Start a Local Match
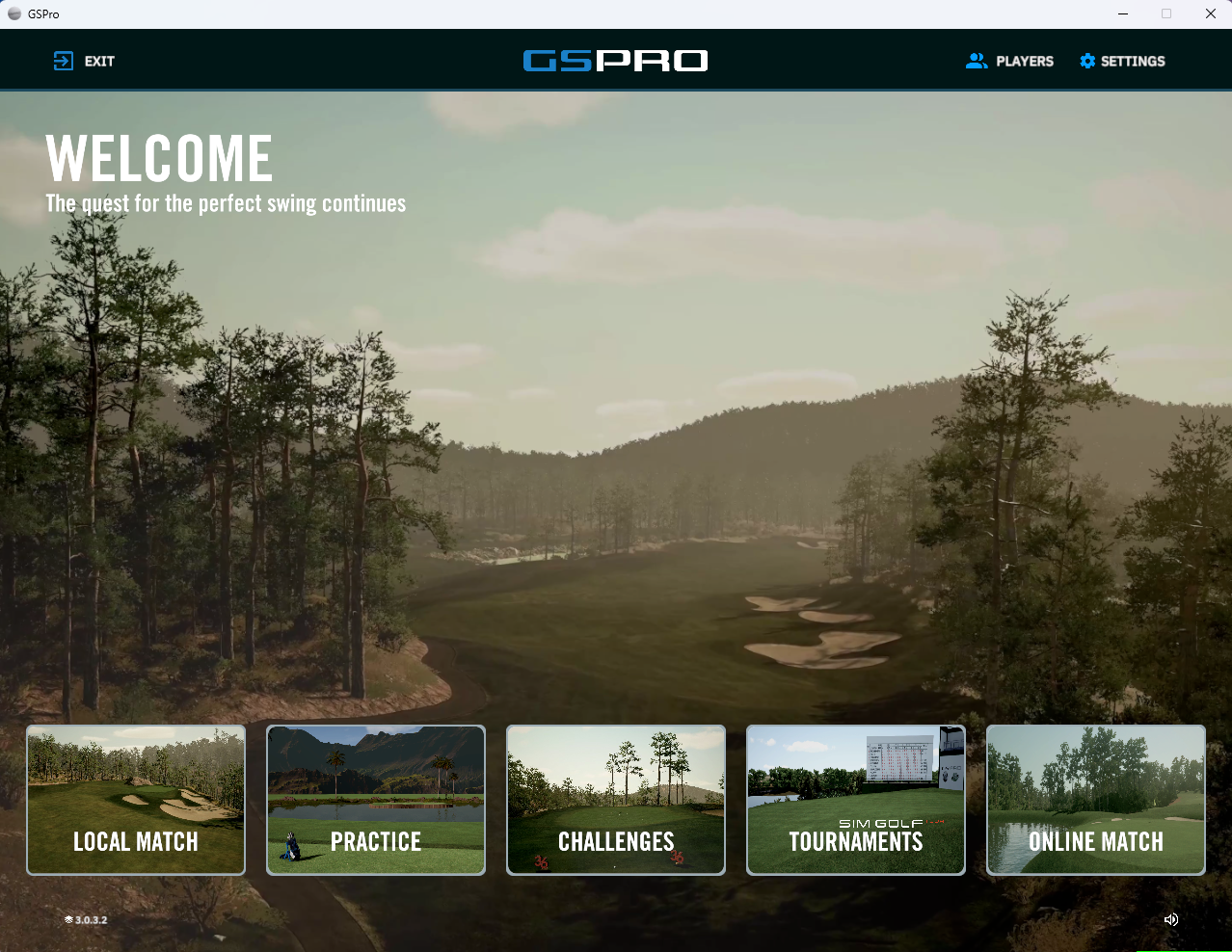The height and width of the screenshot is (952, 1232). 136,800
